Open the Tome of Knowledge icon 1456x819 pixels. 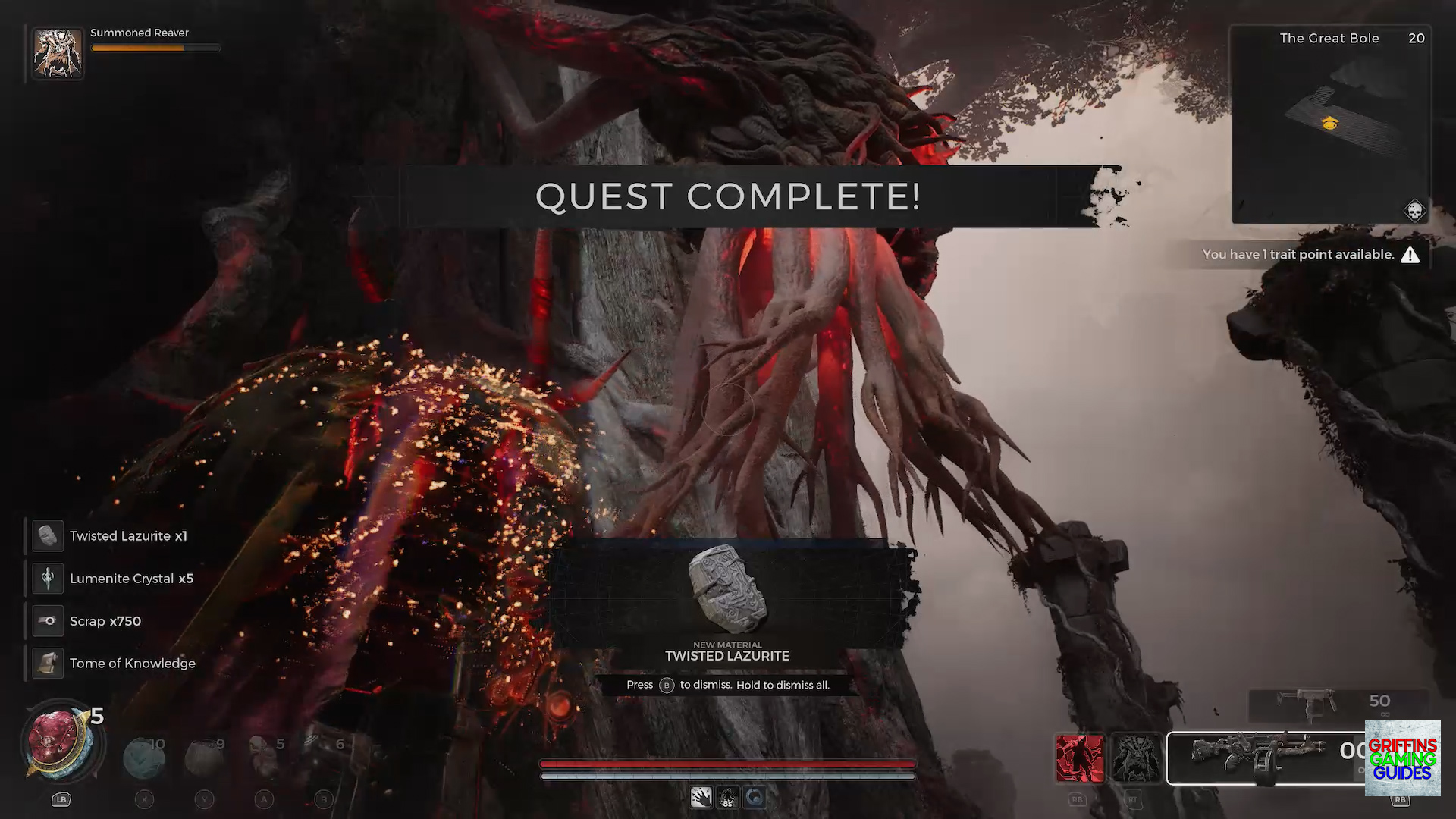pos(48,663)
